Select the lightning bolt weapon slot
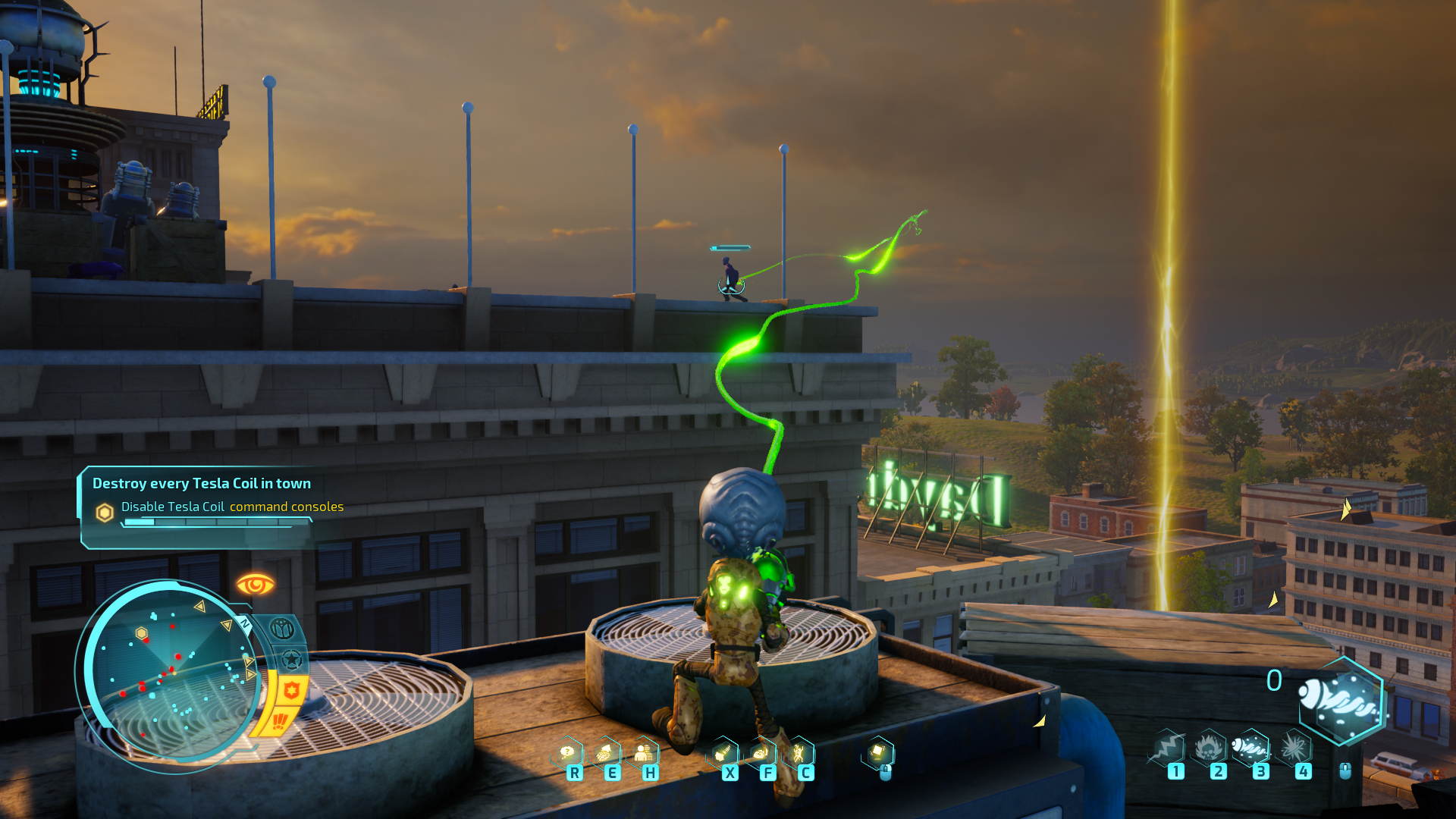This screenshot has height=819, width=1456. click(x=1169, y=748)
